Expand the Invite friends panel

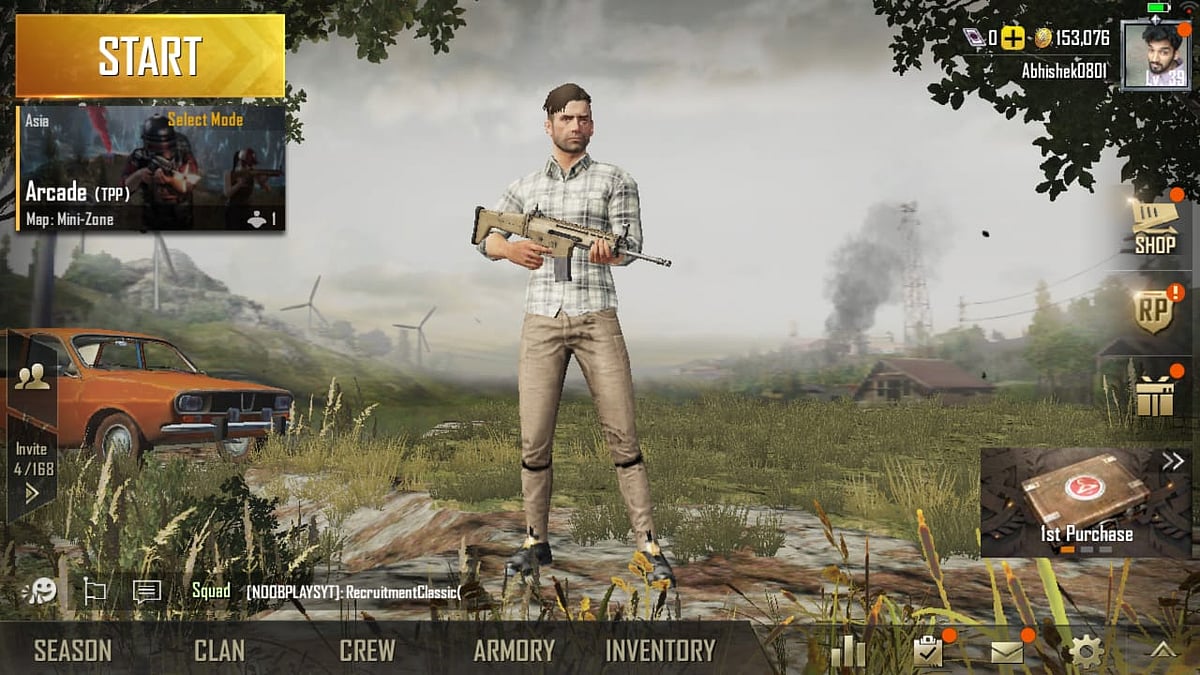(x=32, y=492)
